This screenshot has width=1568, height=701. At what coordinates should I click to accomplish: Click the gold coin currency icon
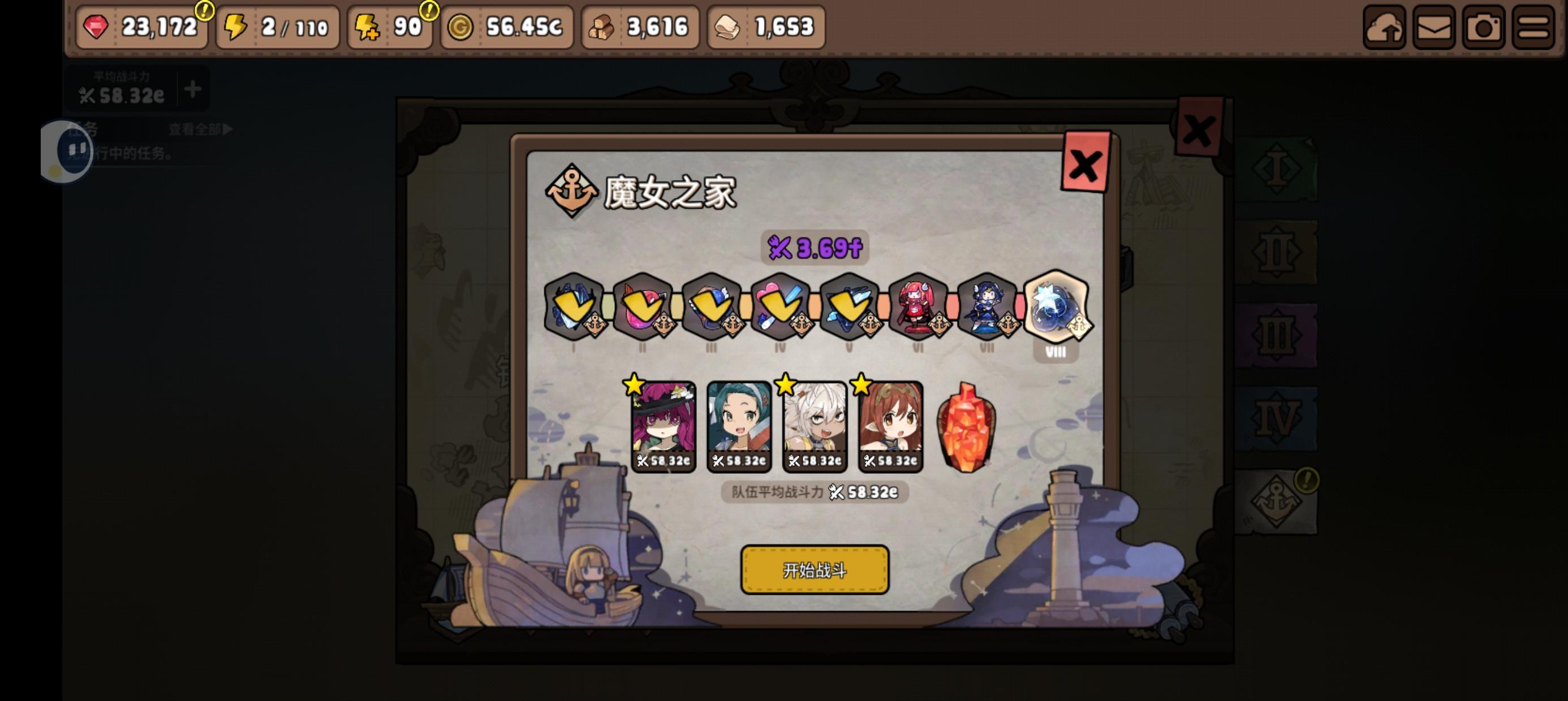click(x=462, y=26)
